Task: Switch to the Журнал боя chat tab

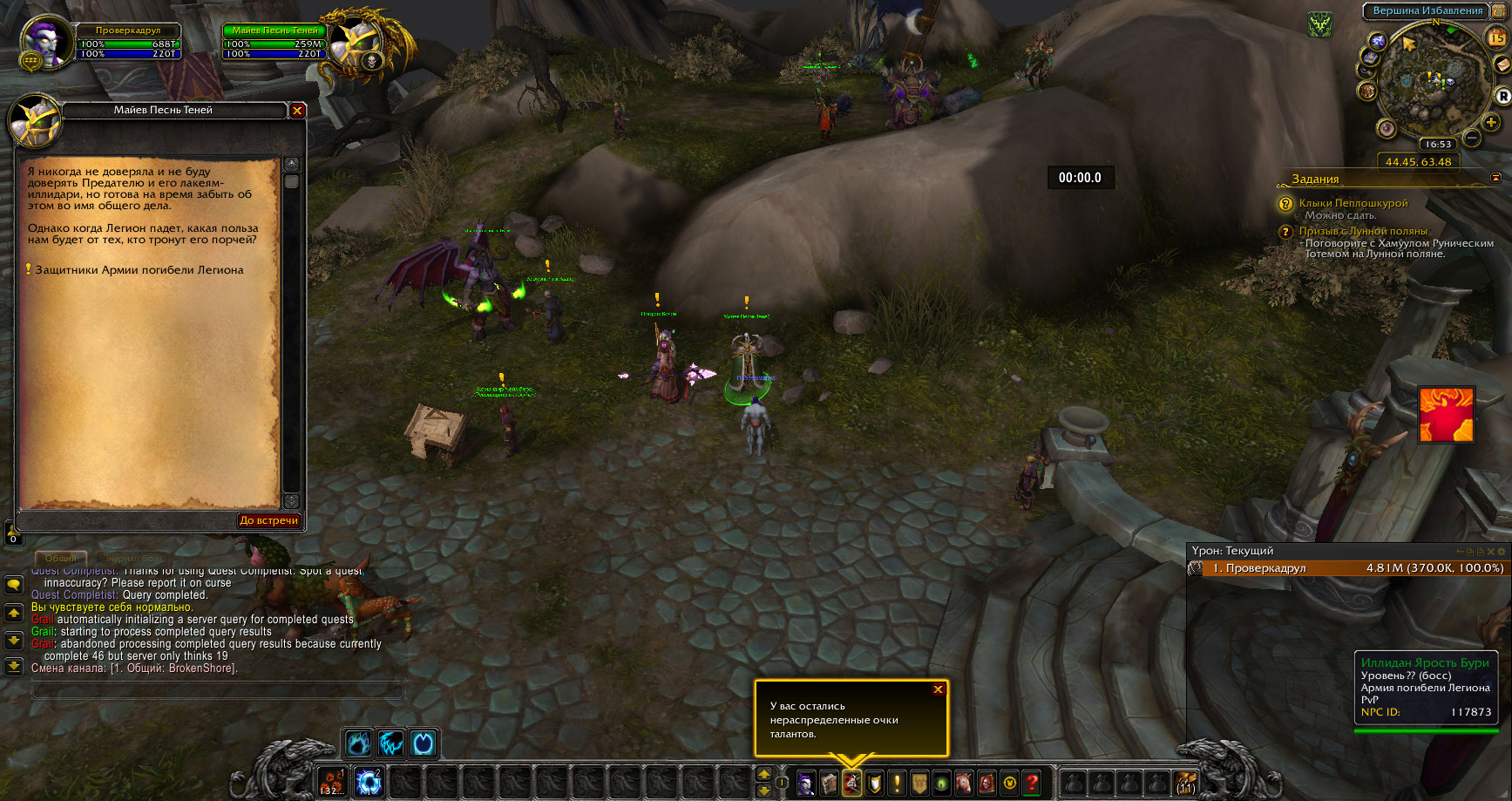Action: [x=133, y=559]
